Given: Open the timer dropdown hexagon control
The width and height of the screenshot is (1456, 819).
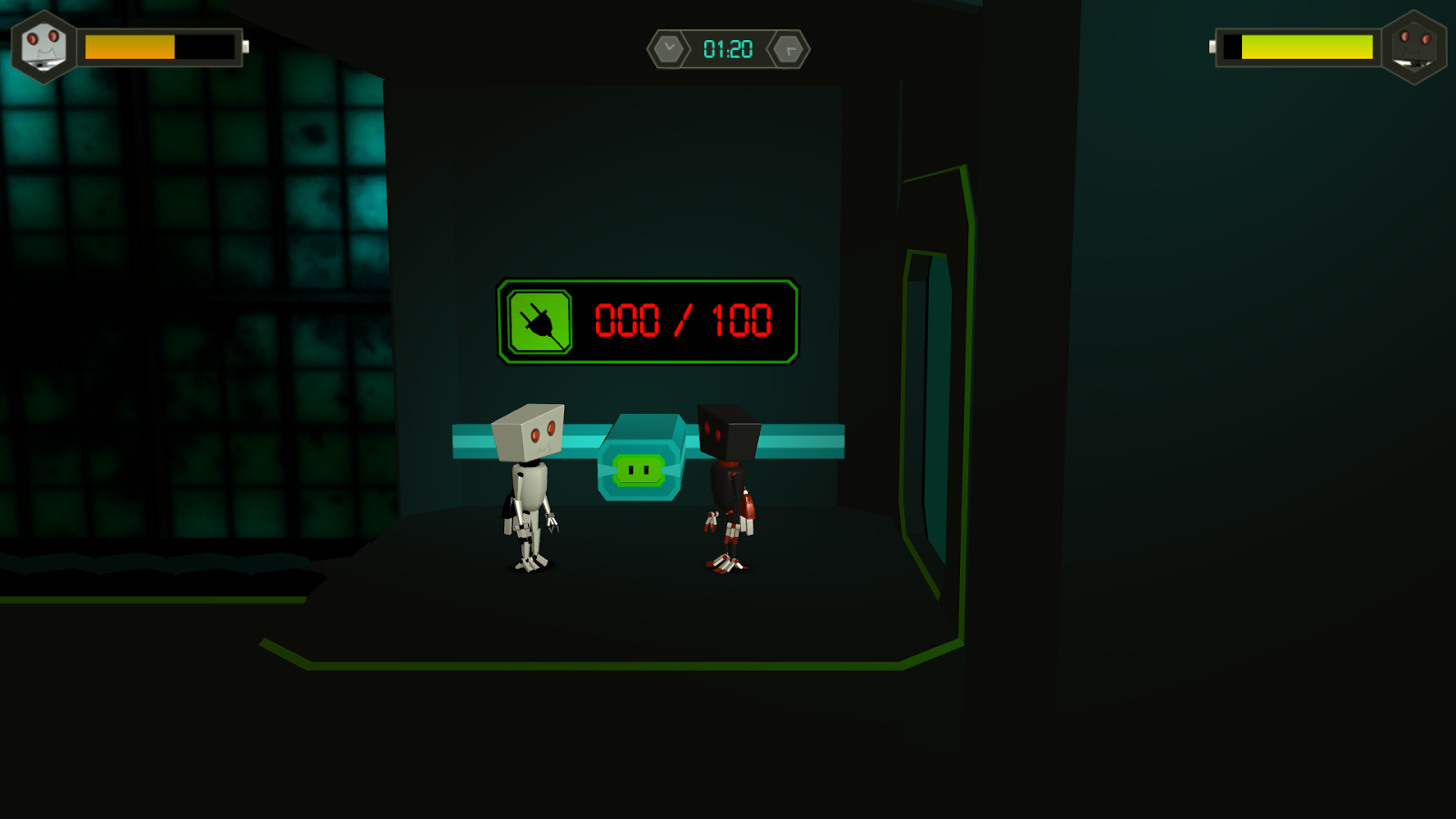Looking at the screenshot, I should click(x=667, y=47).
